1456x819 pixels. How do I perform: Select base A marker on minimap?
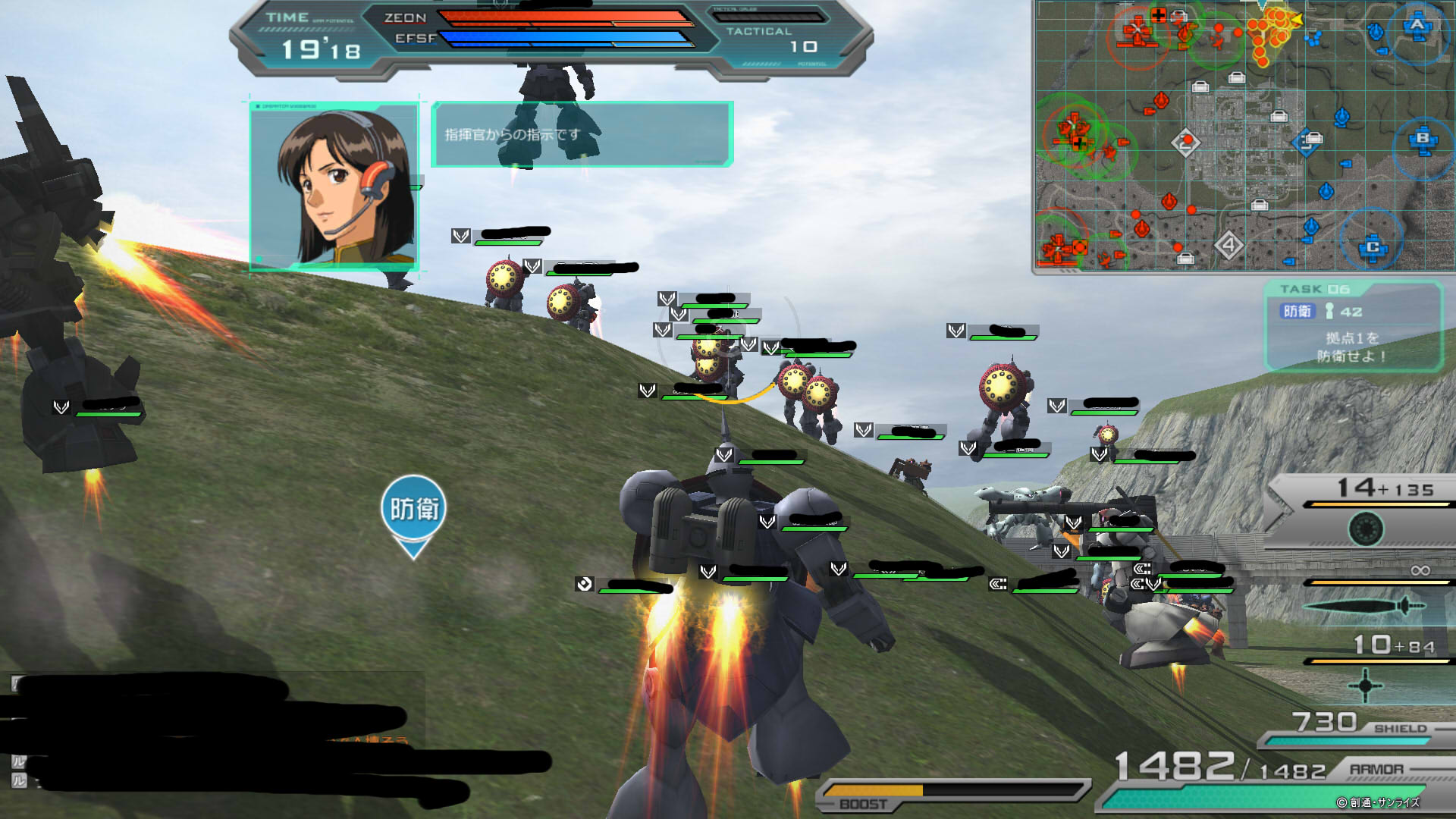point(1417,26)
